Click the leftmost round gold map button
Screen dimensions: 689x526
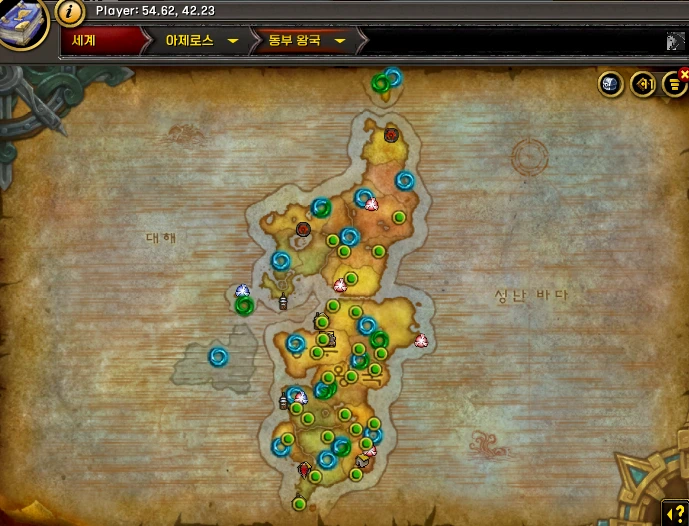click(610, 85)
